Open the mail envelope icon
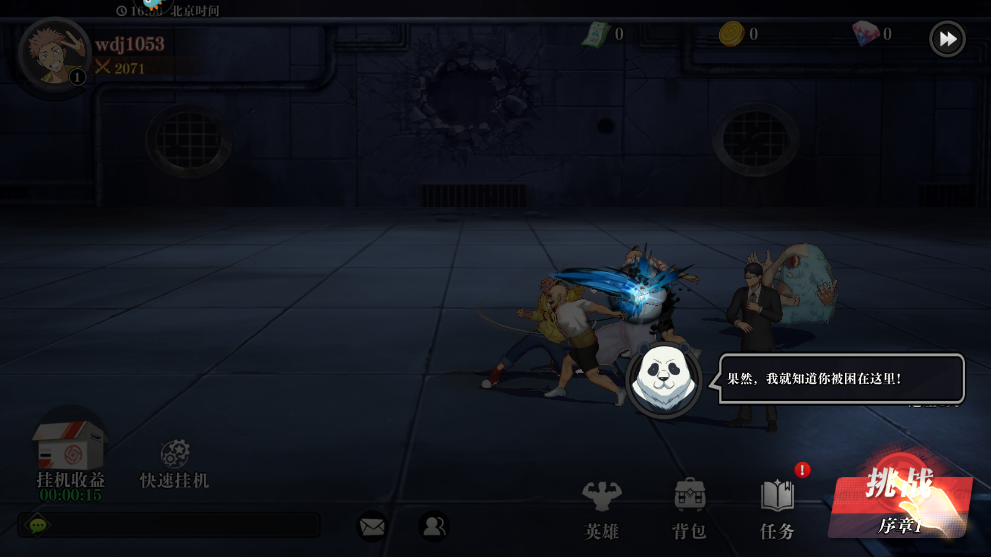This screenshot has height=557, width=991. (372, 525)
